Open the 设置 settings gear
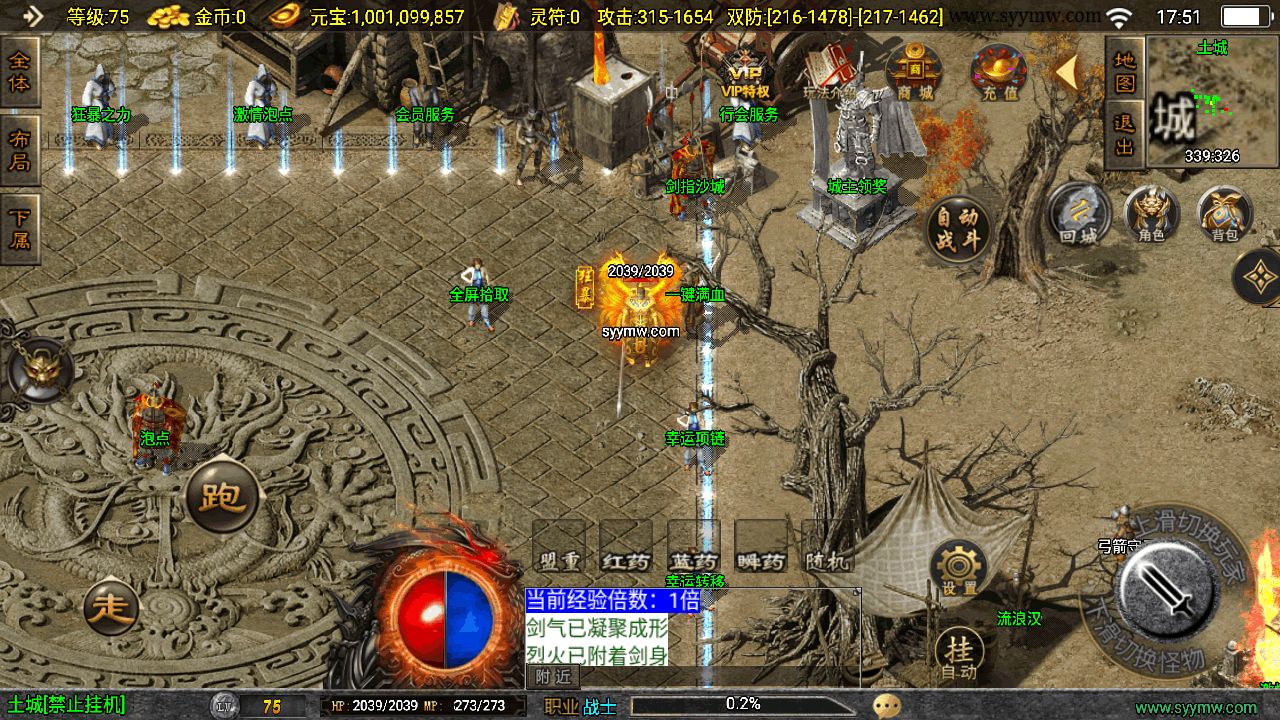Screen dimensions: 1280x720 (x=959, y=569)
